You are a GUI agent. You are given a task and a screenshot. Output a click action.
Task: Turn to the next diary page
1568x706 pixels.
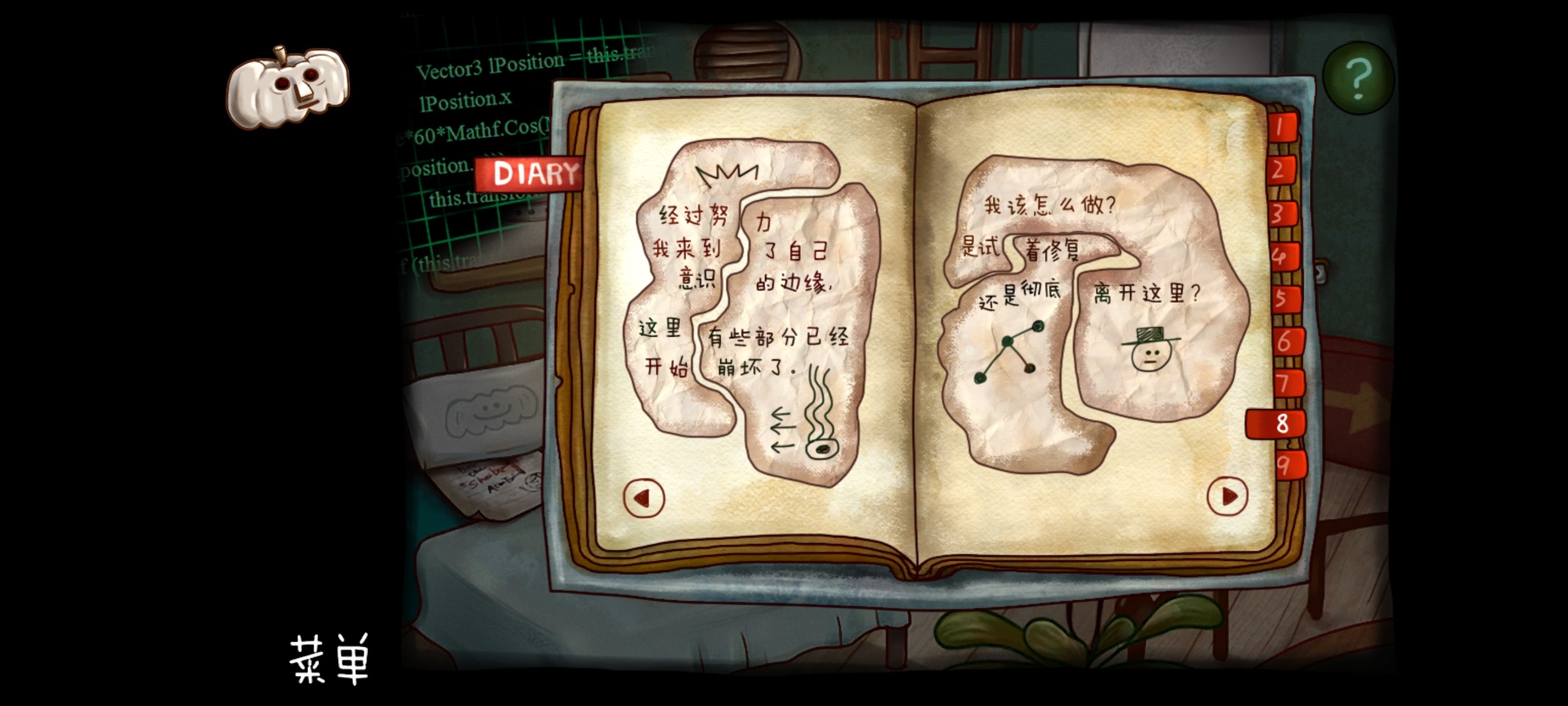[x=1227, y=496]
